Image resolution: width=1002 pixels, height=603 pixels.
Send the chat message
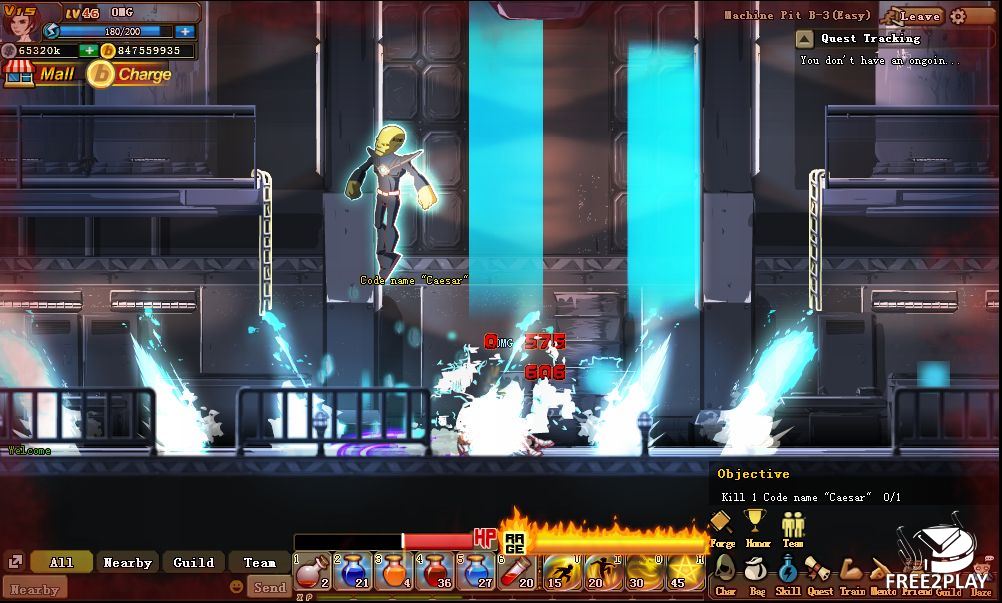point(269,587)
